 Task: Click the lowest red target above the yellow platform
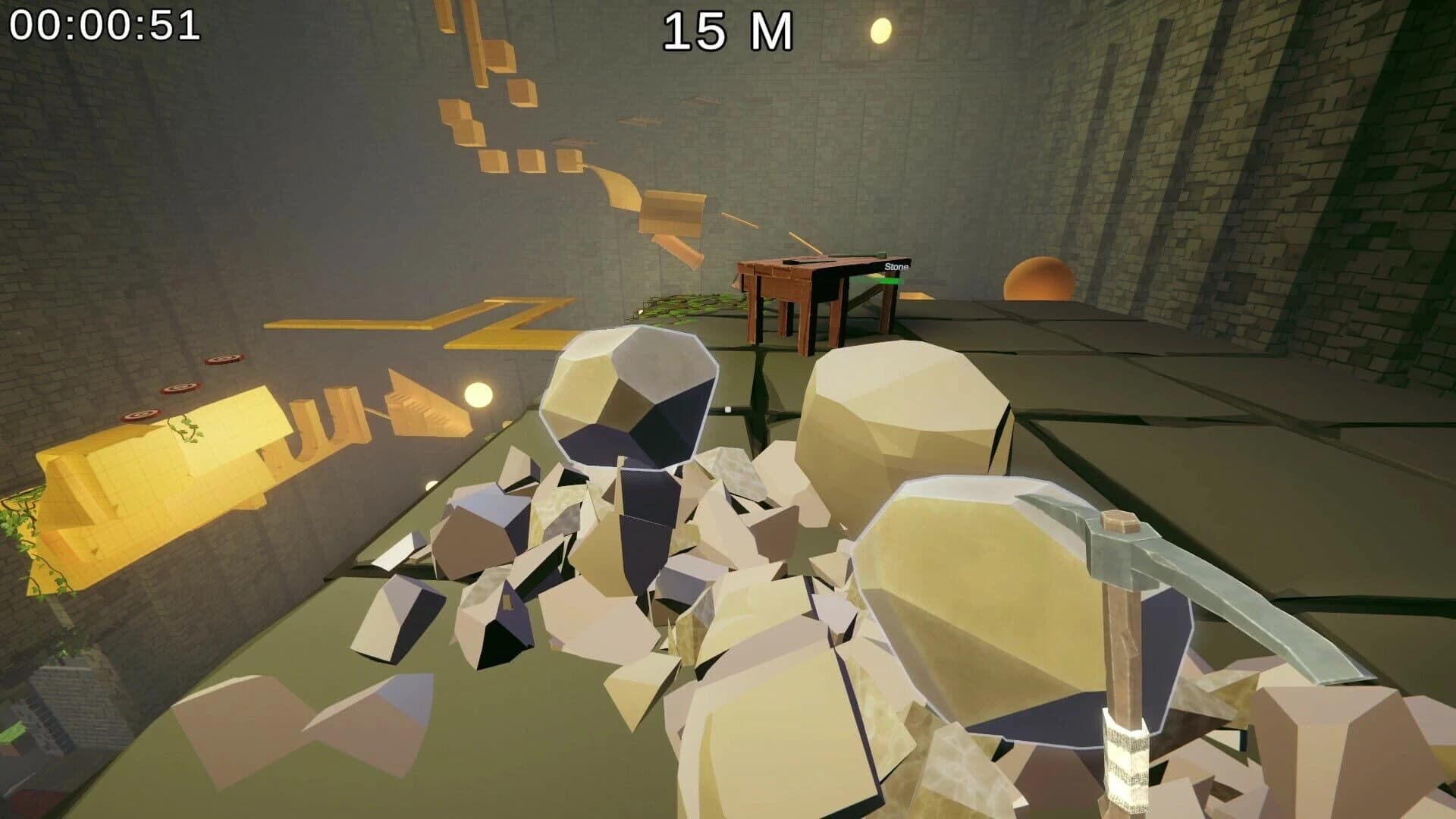141,416
